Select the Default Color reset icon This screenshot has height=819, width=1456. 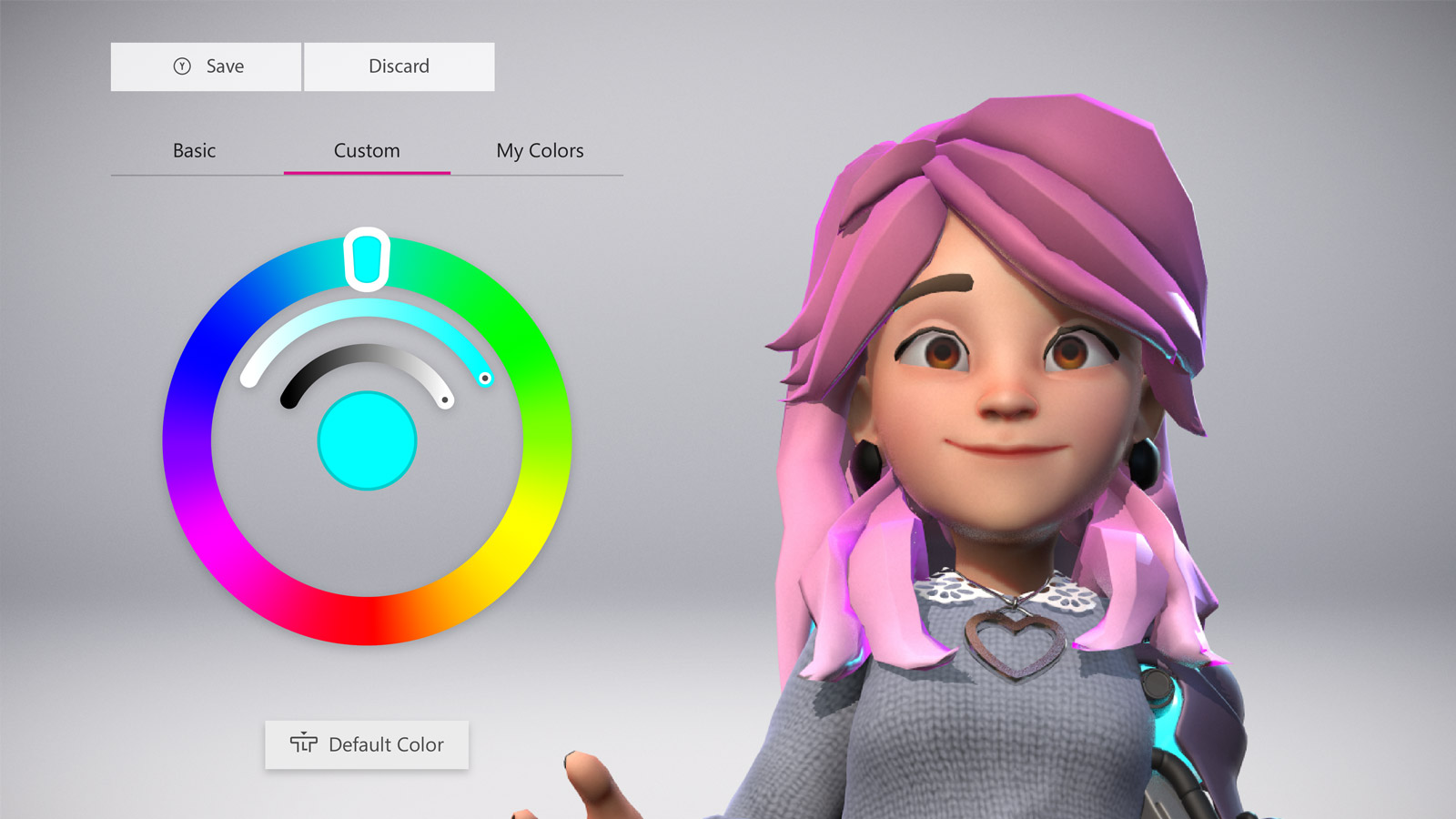pos(304,743)
